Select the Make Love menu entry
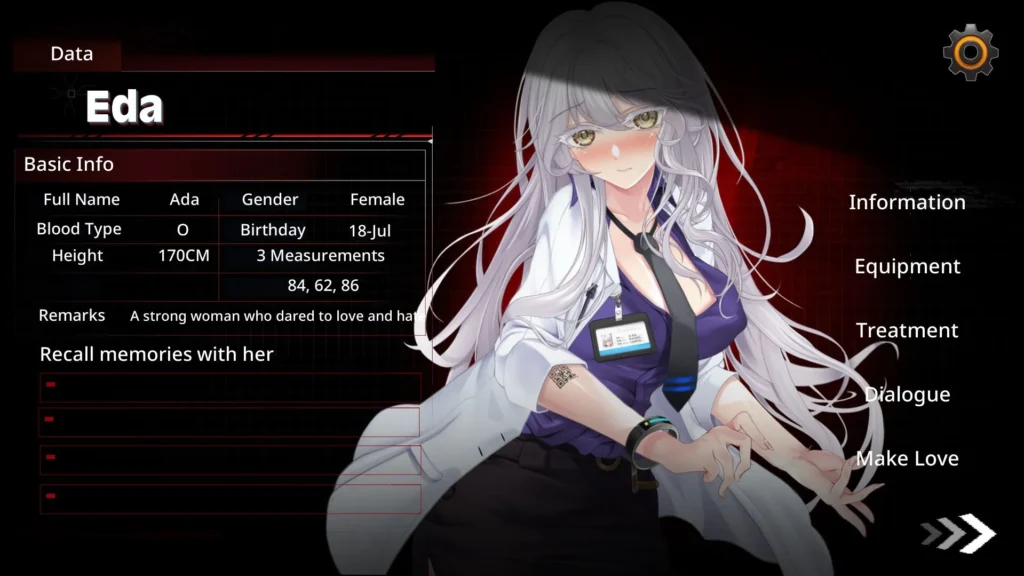 pos(907,458)
